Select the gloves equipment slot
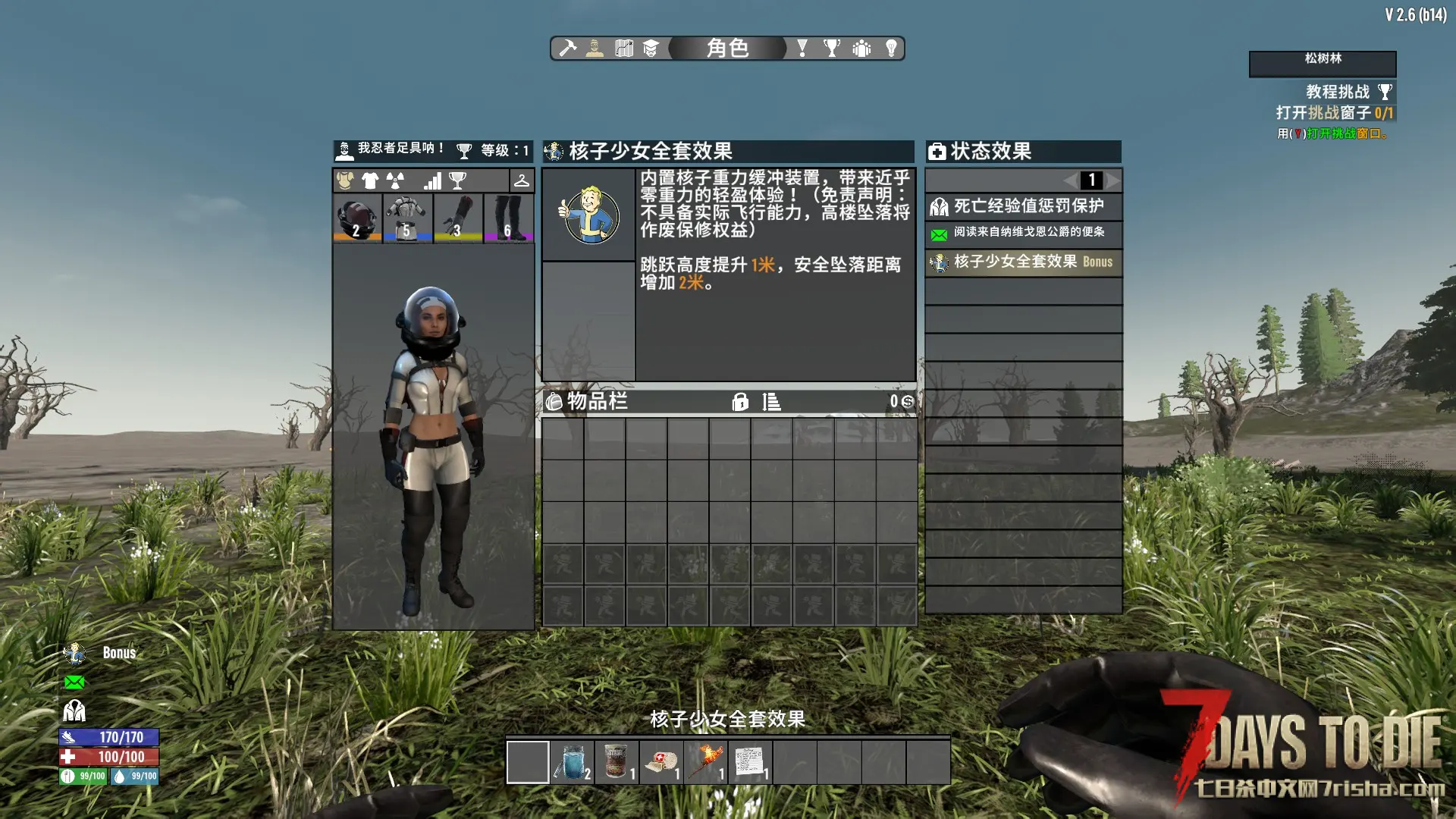The height and width of the screenshot is (819, 1456). point(458,218)
